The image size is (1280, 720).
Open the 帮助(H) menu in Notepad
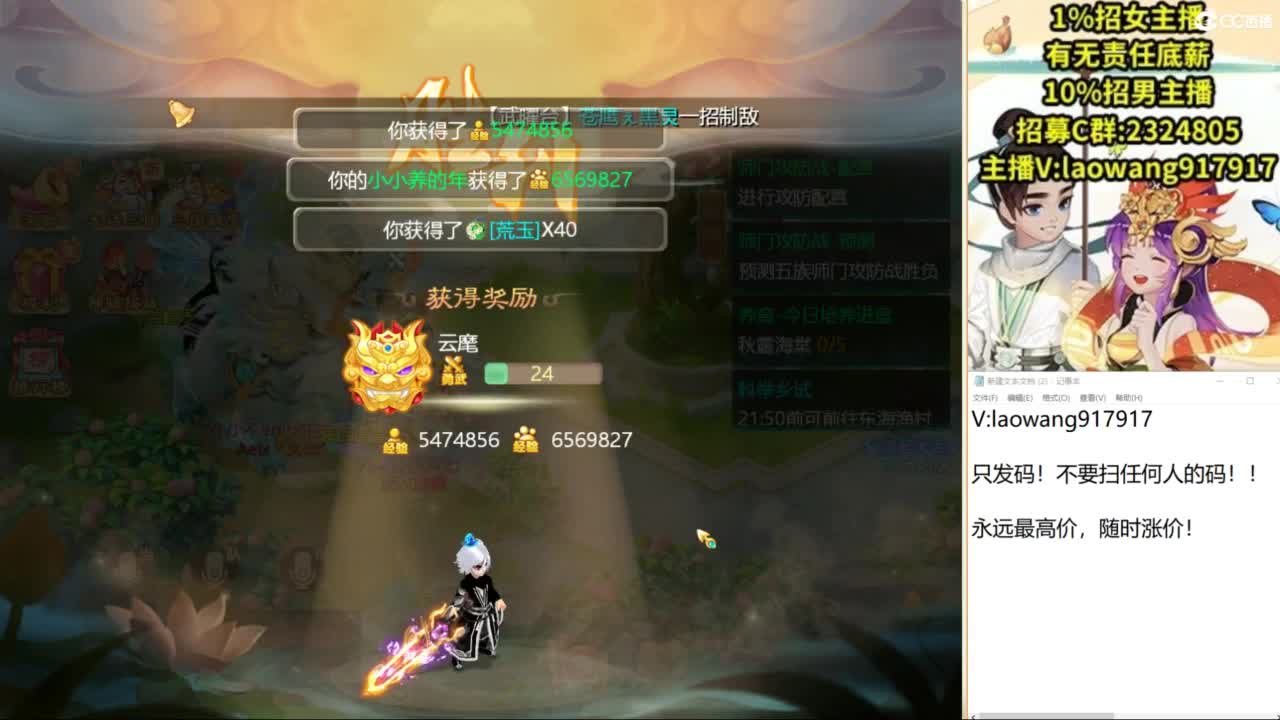(1127, 394)
